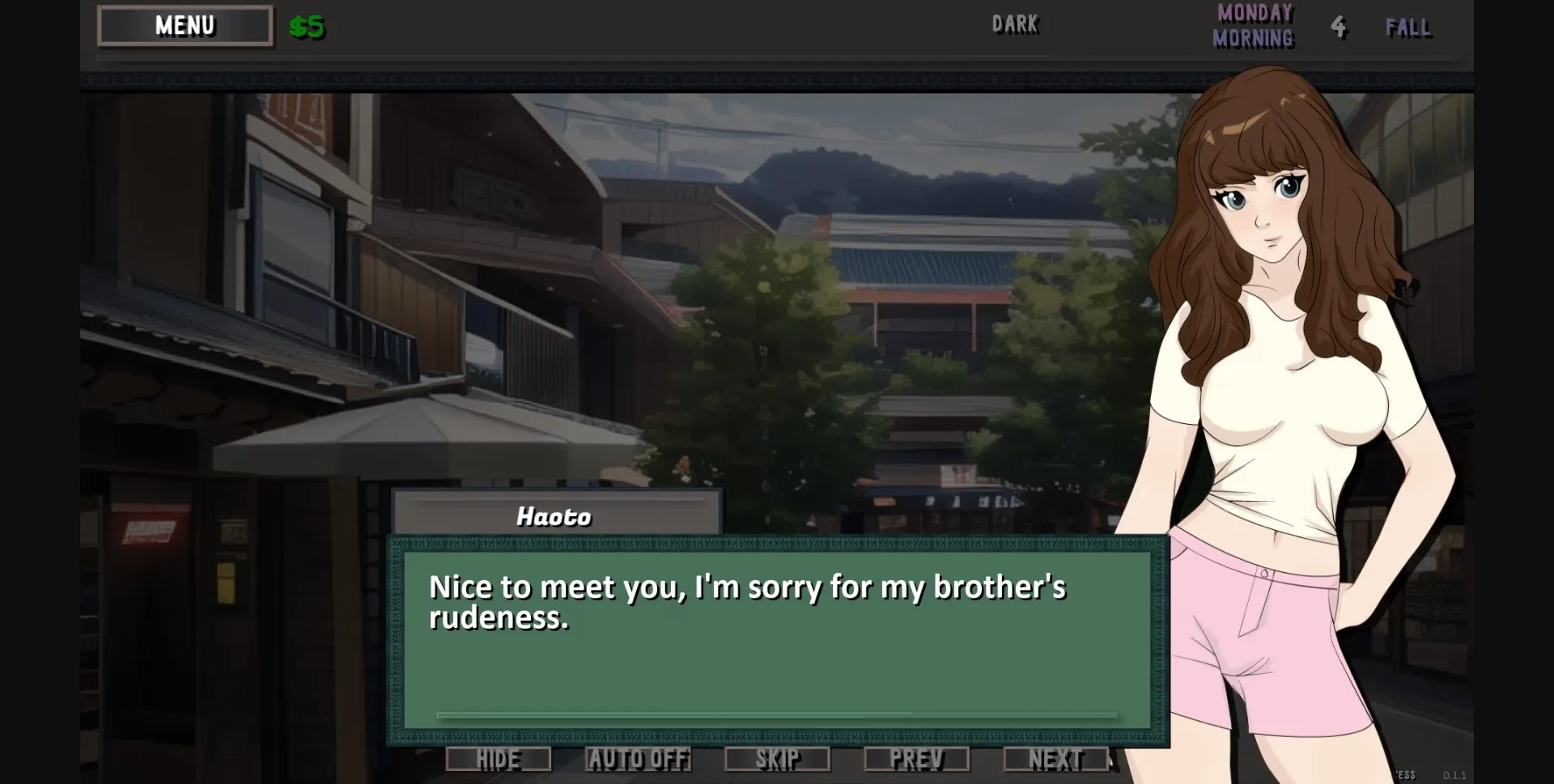Select the DARK status indicator
Viewport: 1554px width, 784px height.
1016,24
